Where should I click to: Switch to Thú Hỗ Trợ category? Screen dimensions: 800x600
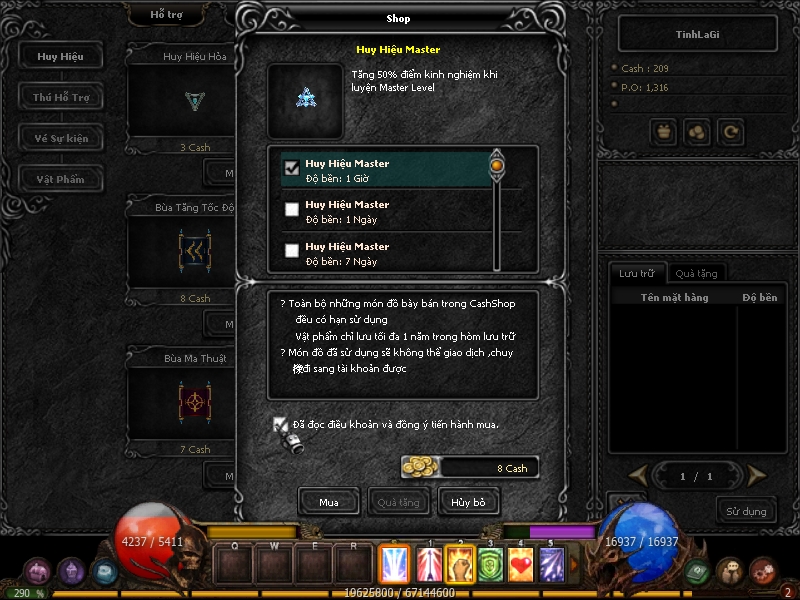[61, 97]
